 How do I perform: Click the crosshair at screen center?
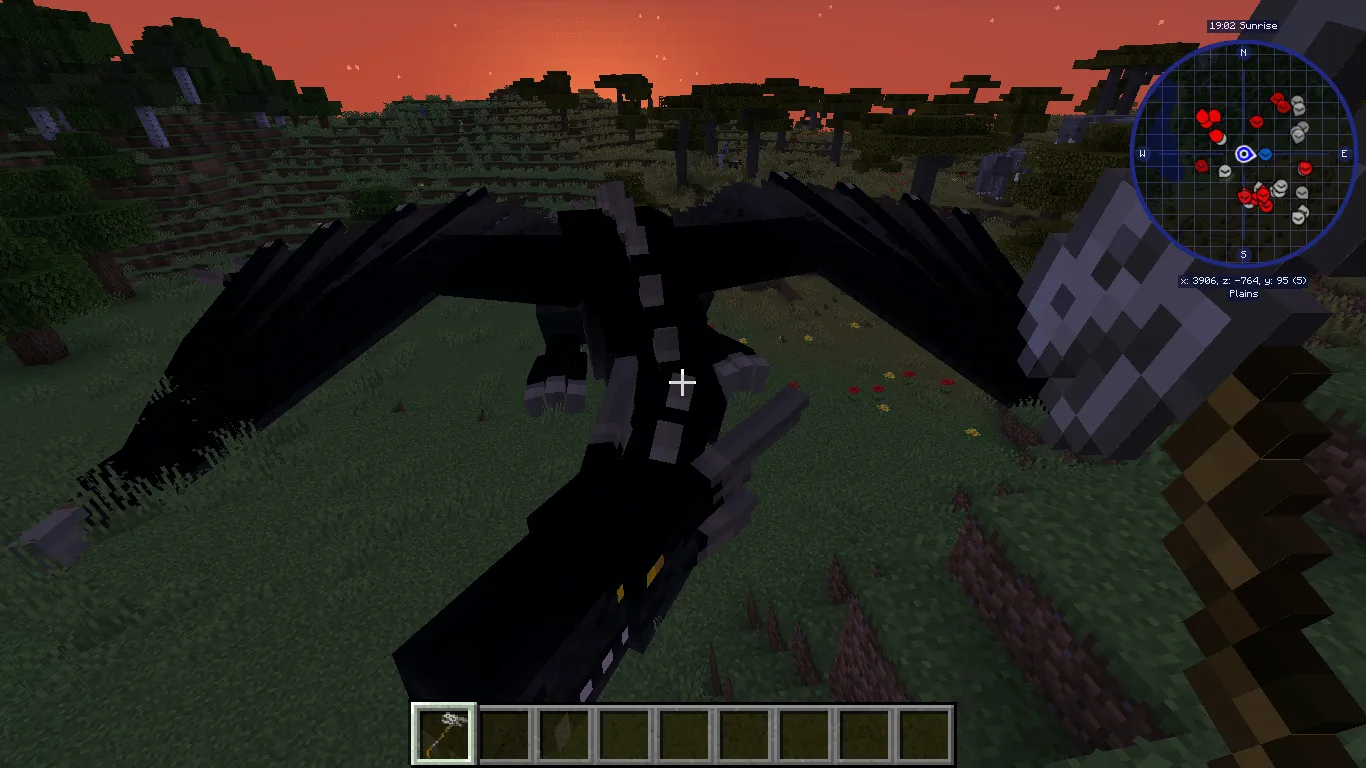[x=683, y=382]
